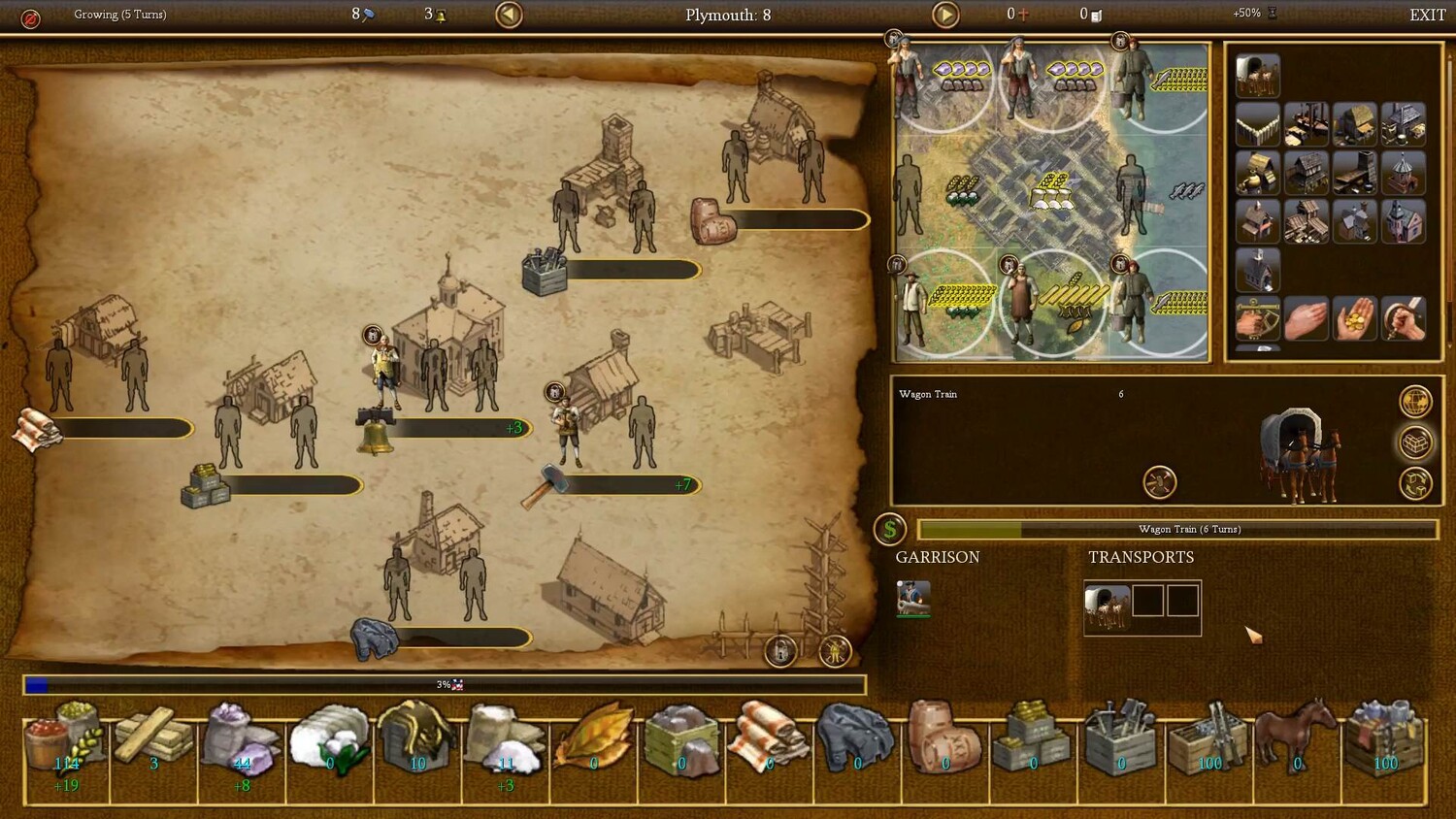The width and height of the screenshot is (1456, 819).
Task: Click the gold dollar hurry production button
Action: coord(889,529)
